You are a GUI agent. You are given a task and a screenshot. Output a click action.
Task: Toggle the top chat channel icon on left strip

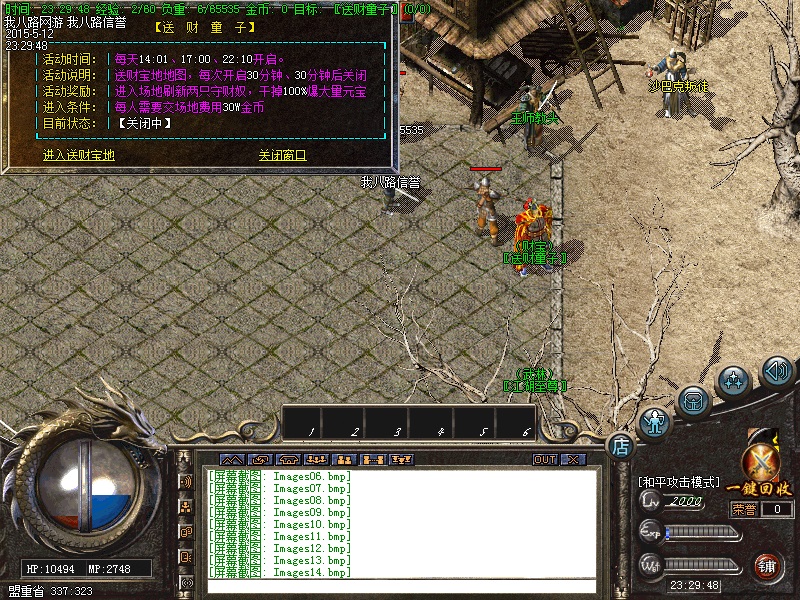click(186, 482)
